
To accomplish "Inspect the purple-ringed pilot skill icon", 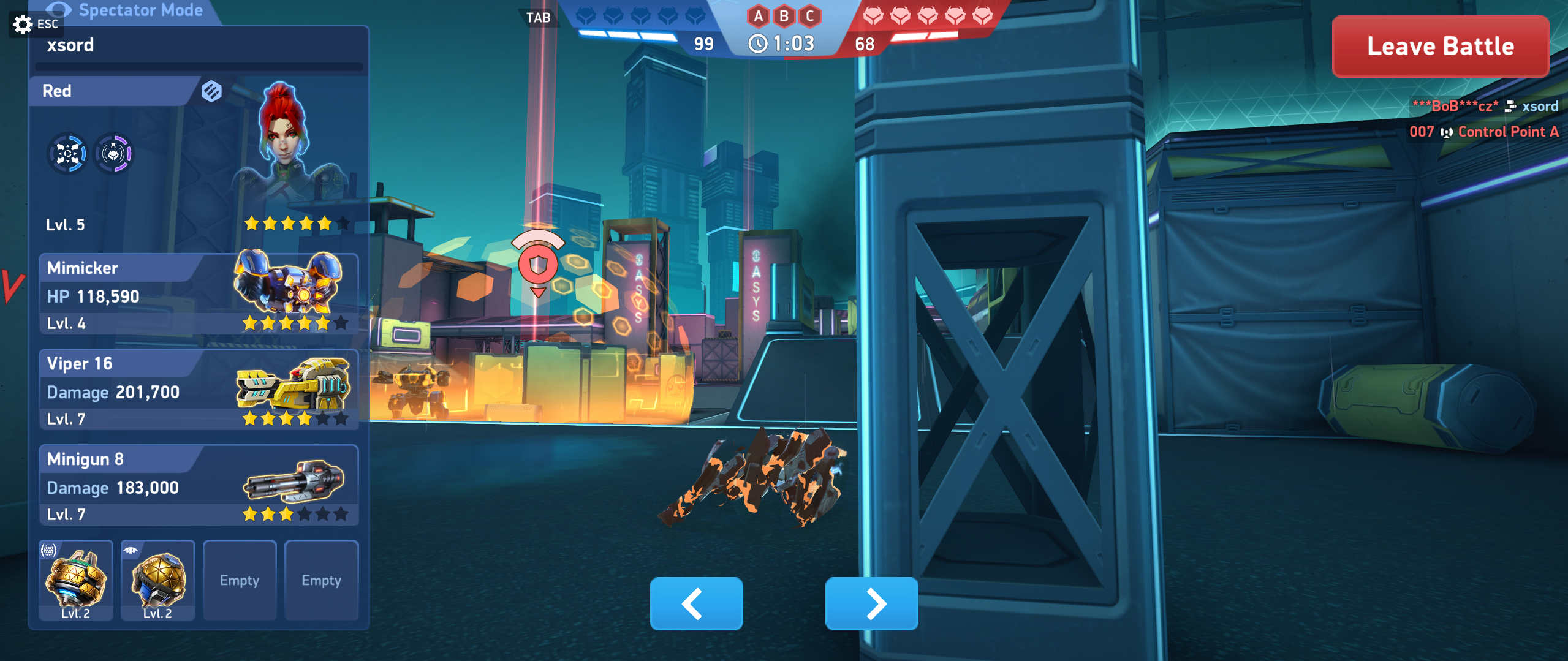I will pyautogui.click(x=113, y=154).
